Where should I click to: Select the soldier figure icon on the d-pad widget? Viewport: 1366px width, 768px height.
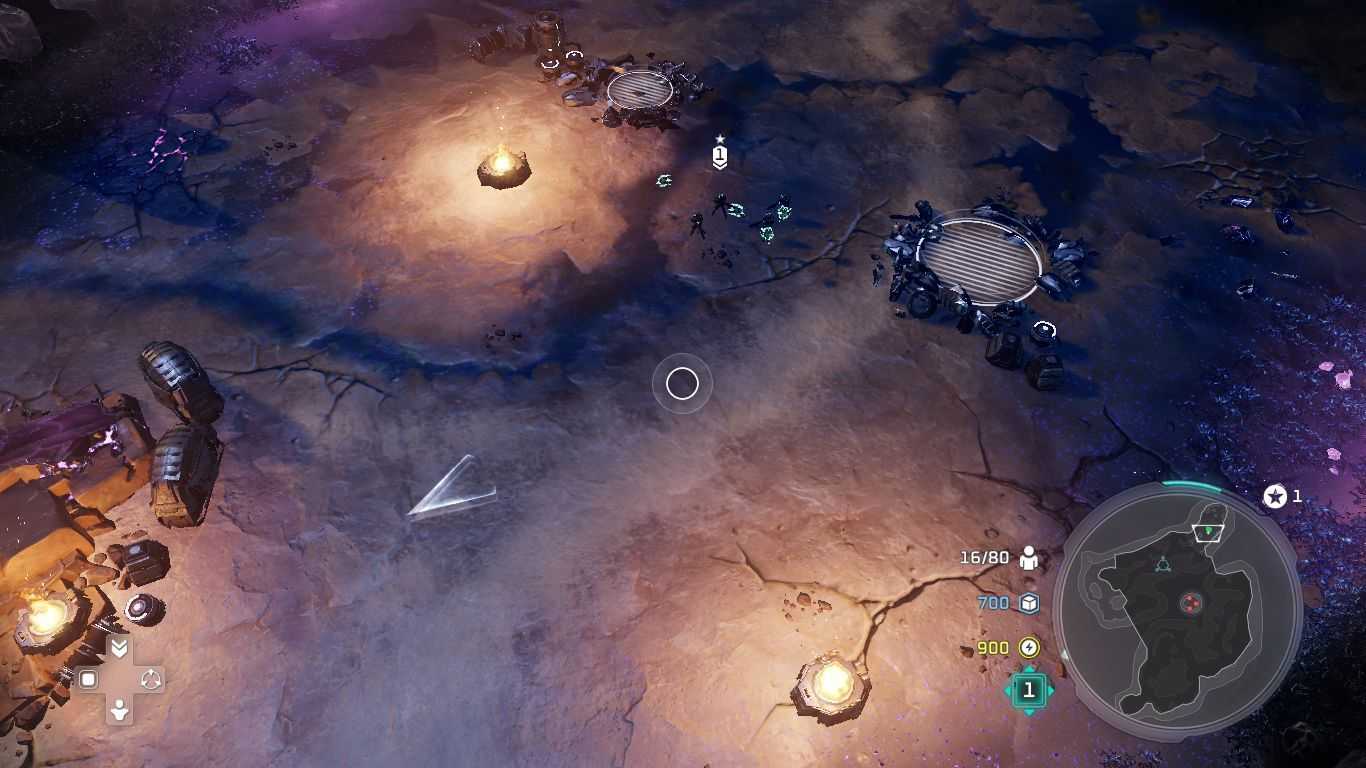(x=119, y=711)
